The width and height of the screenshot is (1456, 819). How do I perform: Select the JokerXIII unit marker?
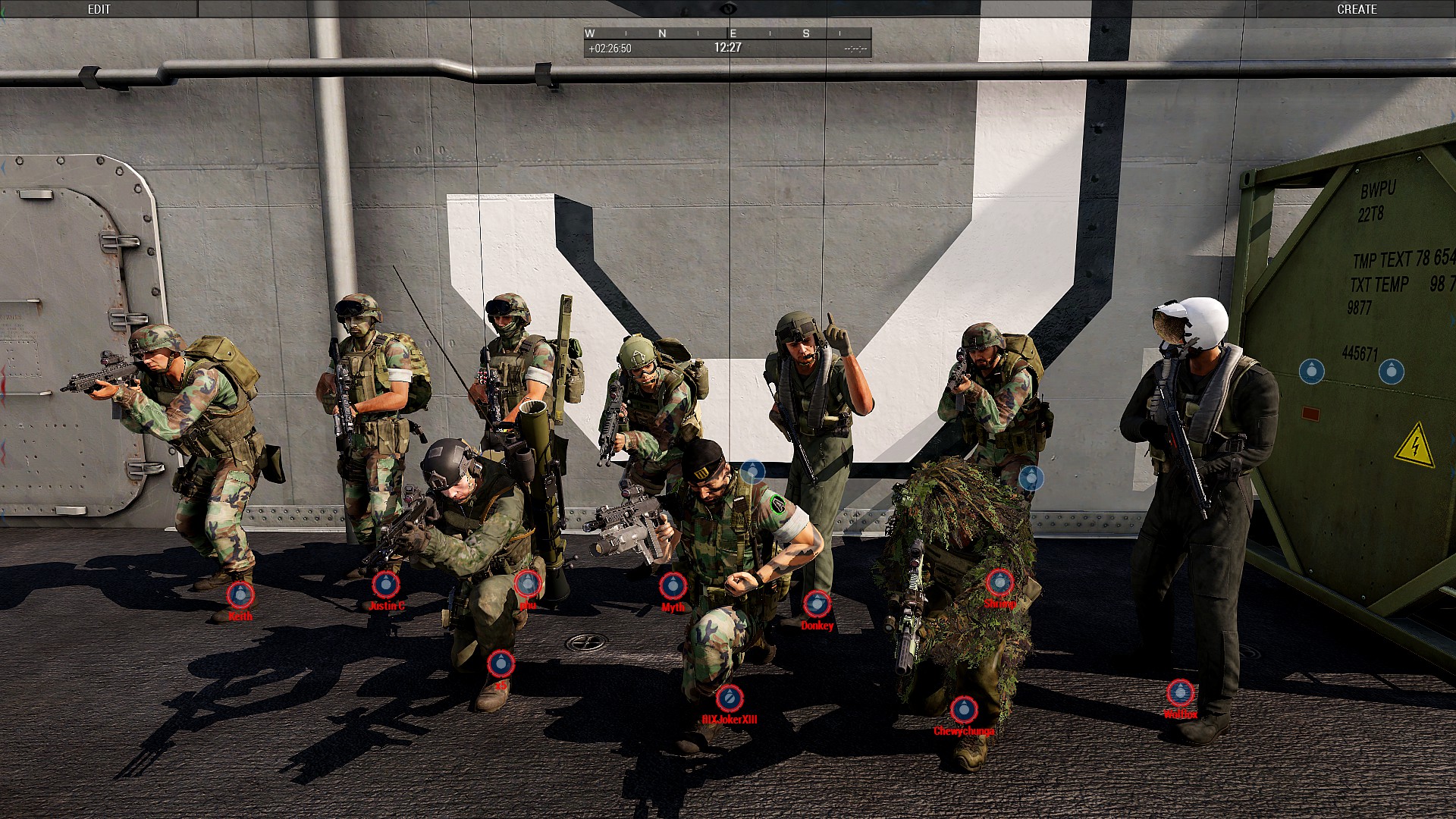tap(730, 698)
